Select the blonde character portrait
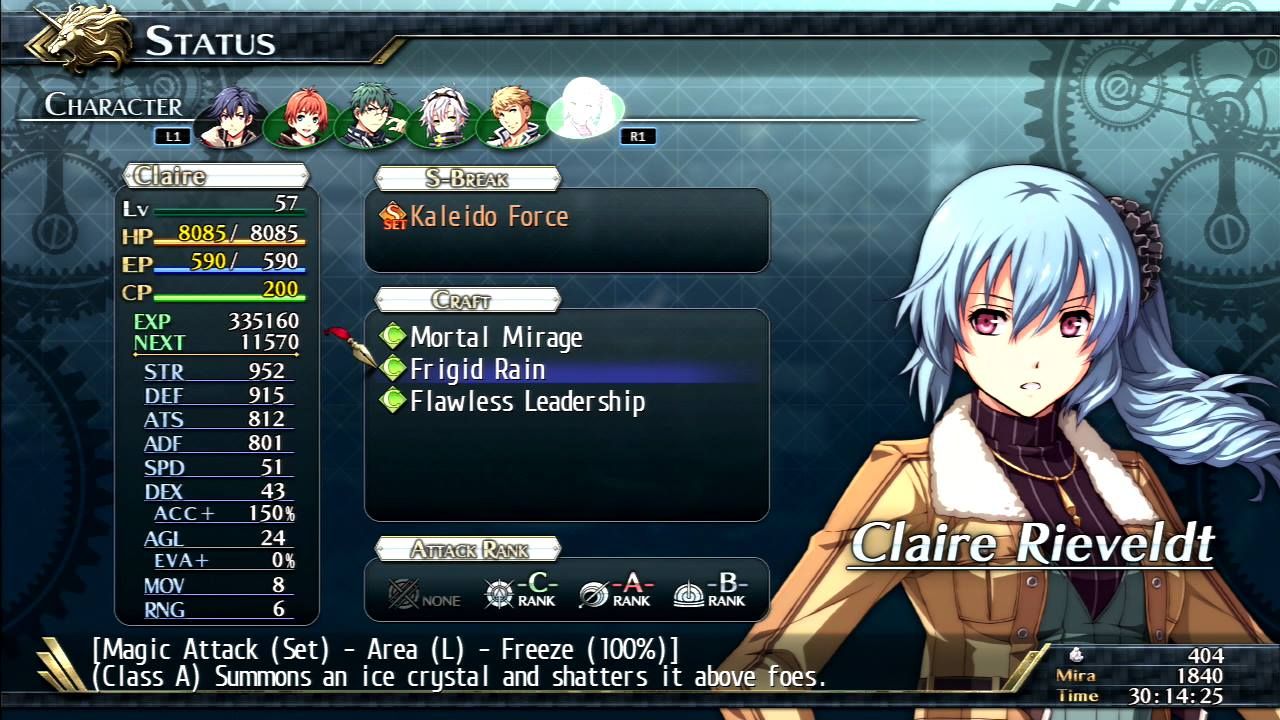Image resolution: width=1280 pixels, height=720 pixels. tap(512, 113)
